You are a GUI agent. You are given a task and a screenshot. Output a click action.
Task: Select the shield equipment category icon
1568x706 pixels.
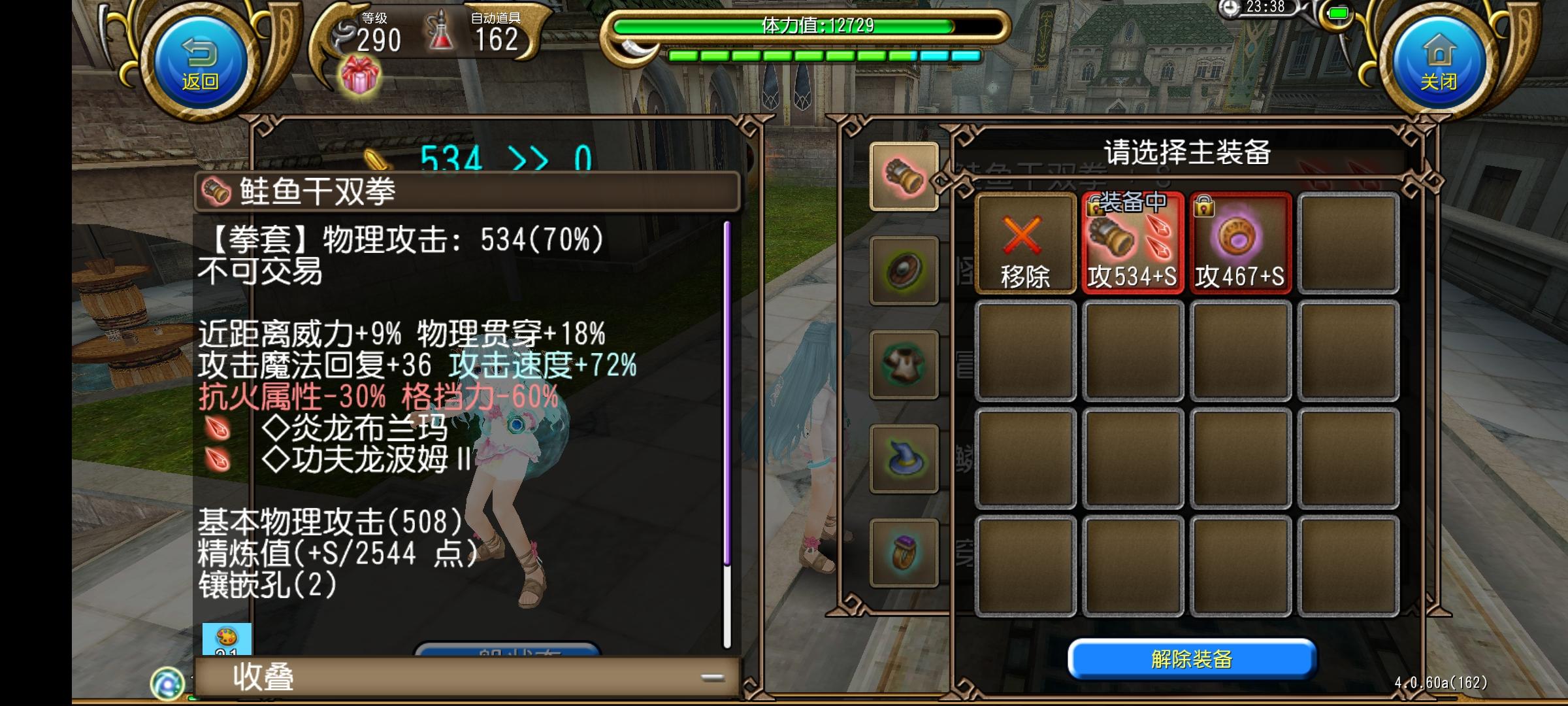point(905,269)
